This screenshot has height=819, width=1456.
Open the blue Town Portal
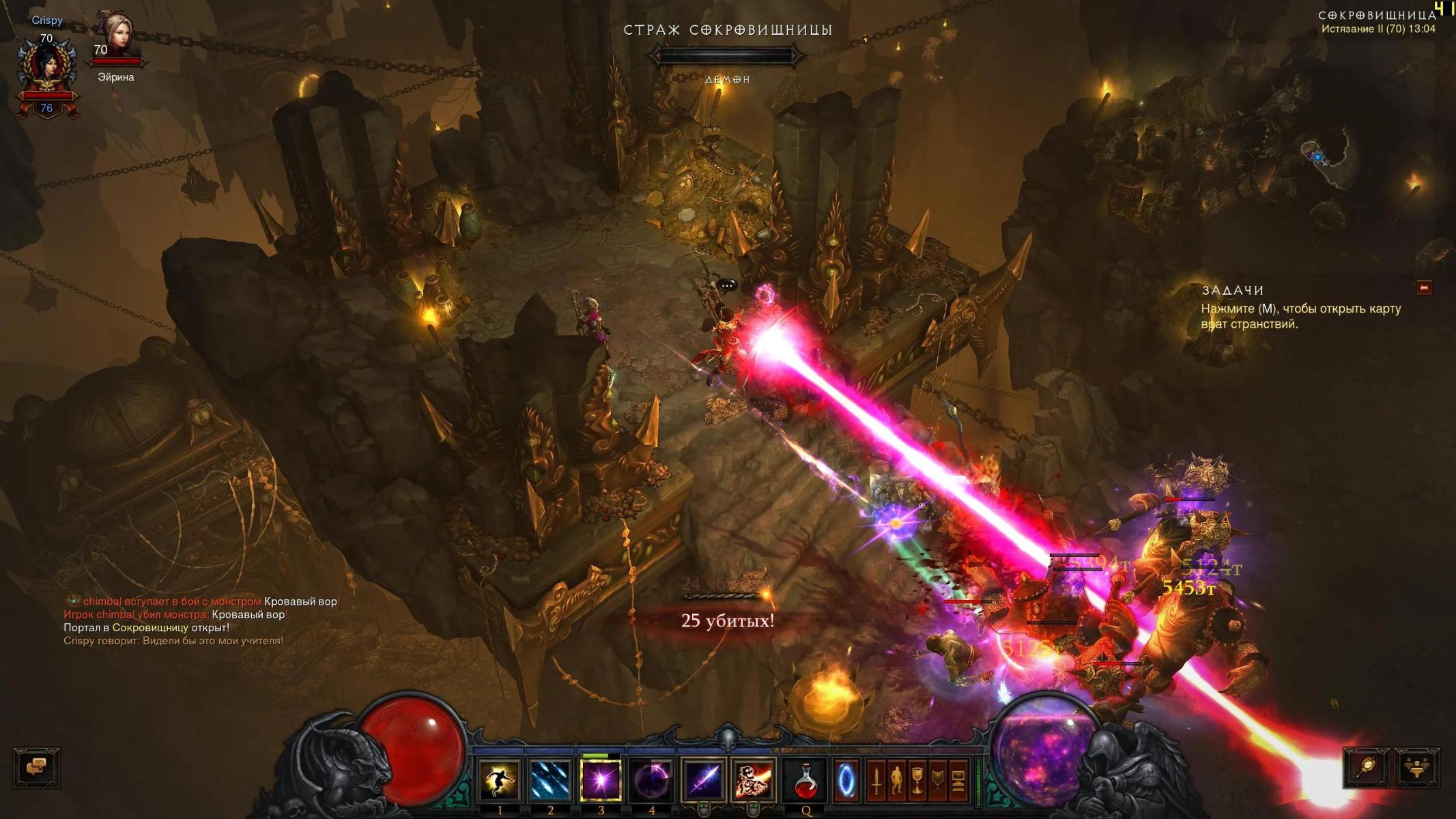point(845,779)
